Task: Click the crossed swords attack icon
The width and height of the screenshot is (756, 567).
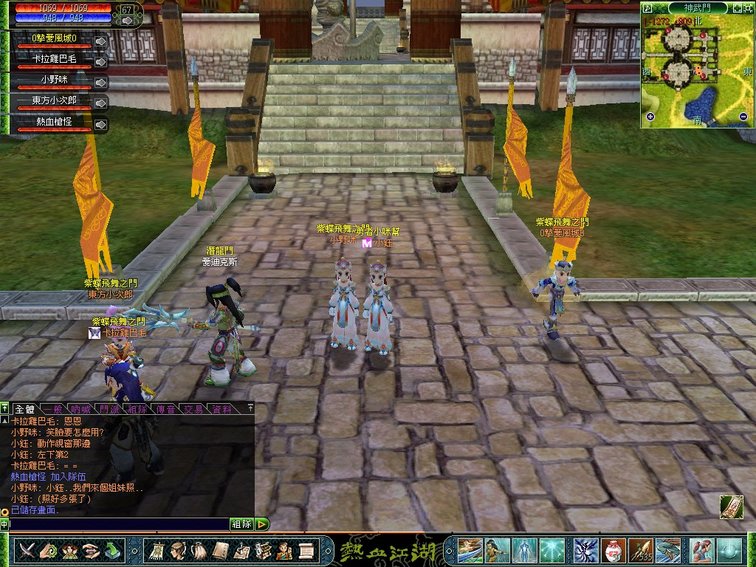Action: coord(26,550)
